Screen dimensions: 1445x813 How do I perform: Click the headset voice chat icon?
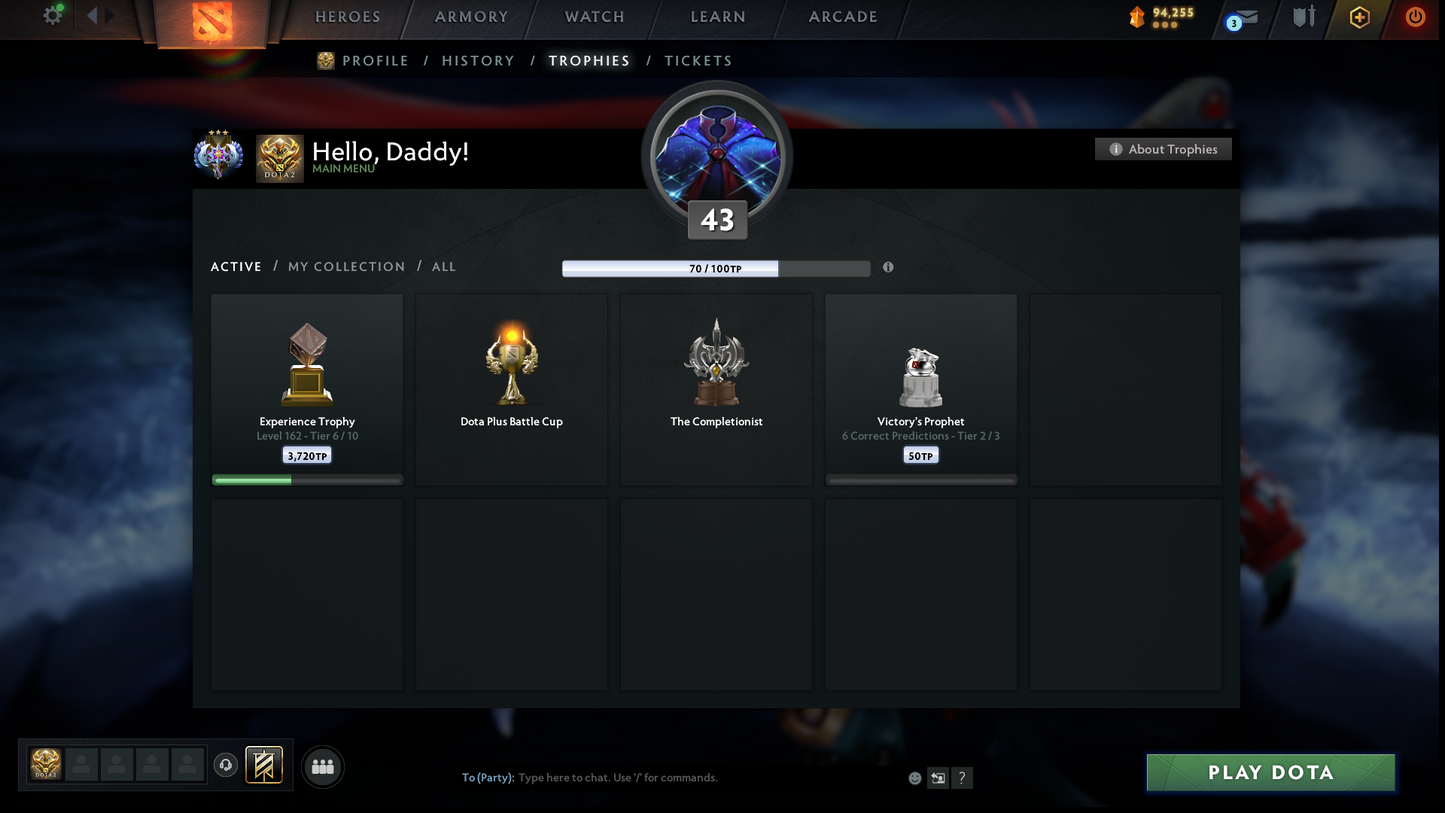click(x=225, y=765)
